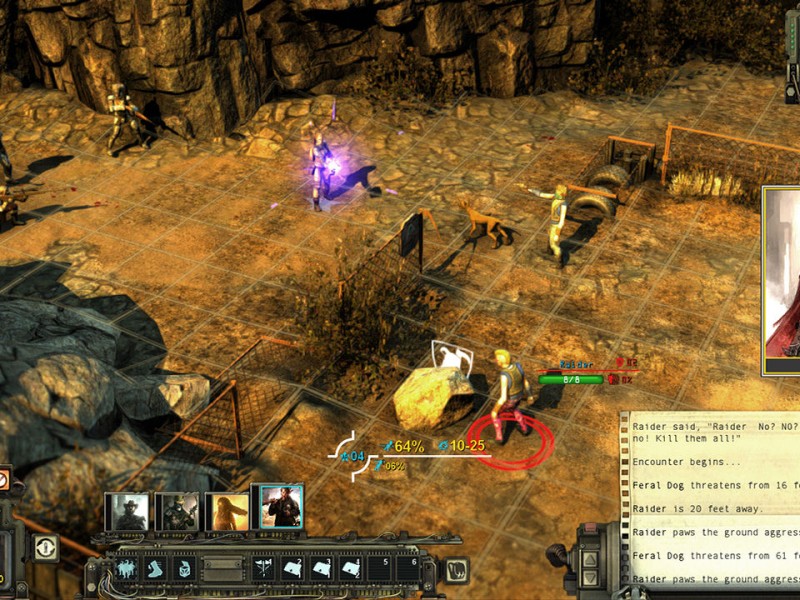This screenshot has height=600, width=800.
Task: Click the orange circular icon at left edge
Action: tap(3, 480)
